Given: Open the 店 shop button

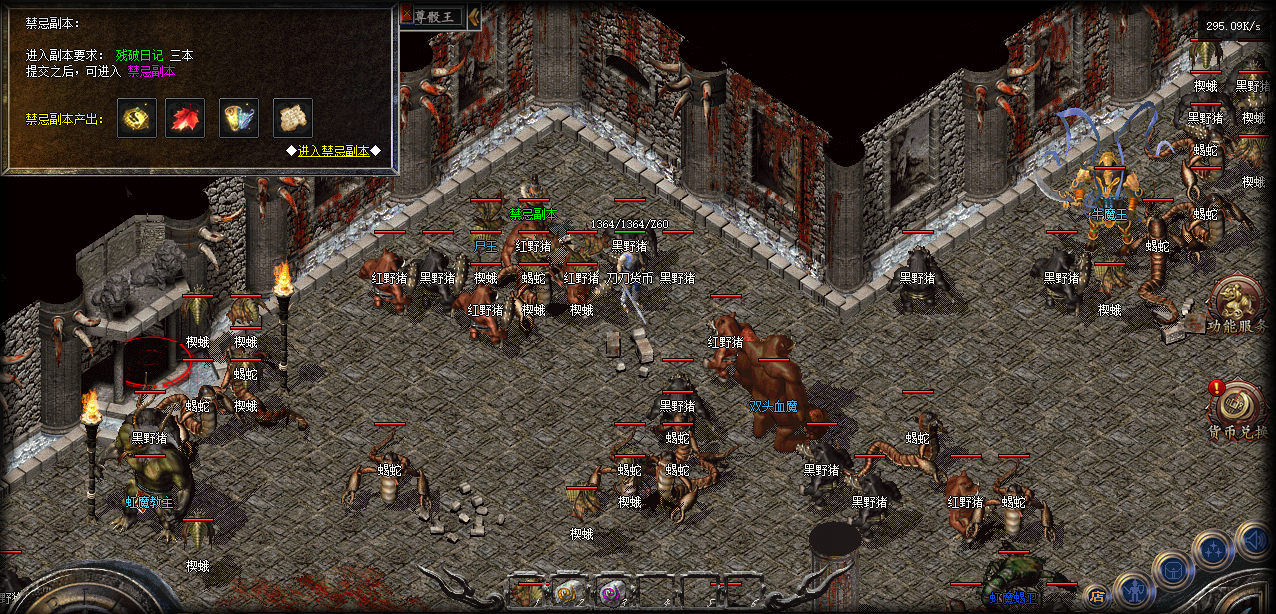Looking at the screenshot, I should [1097, 597].
